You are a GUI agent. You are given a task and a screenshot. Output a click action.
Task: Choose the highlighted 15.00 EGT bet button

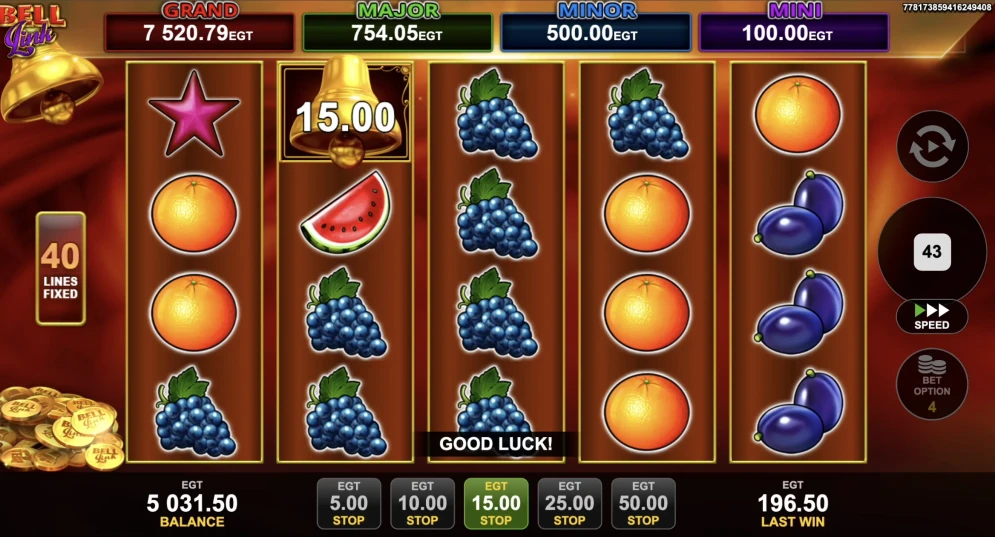pos(496,503)
